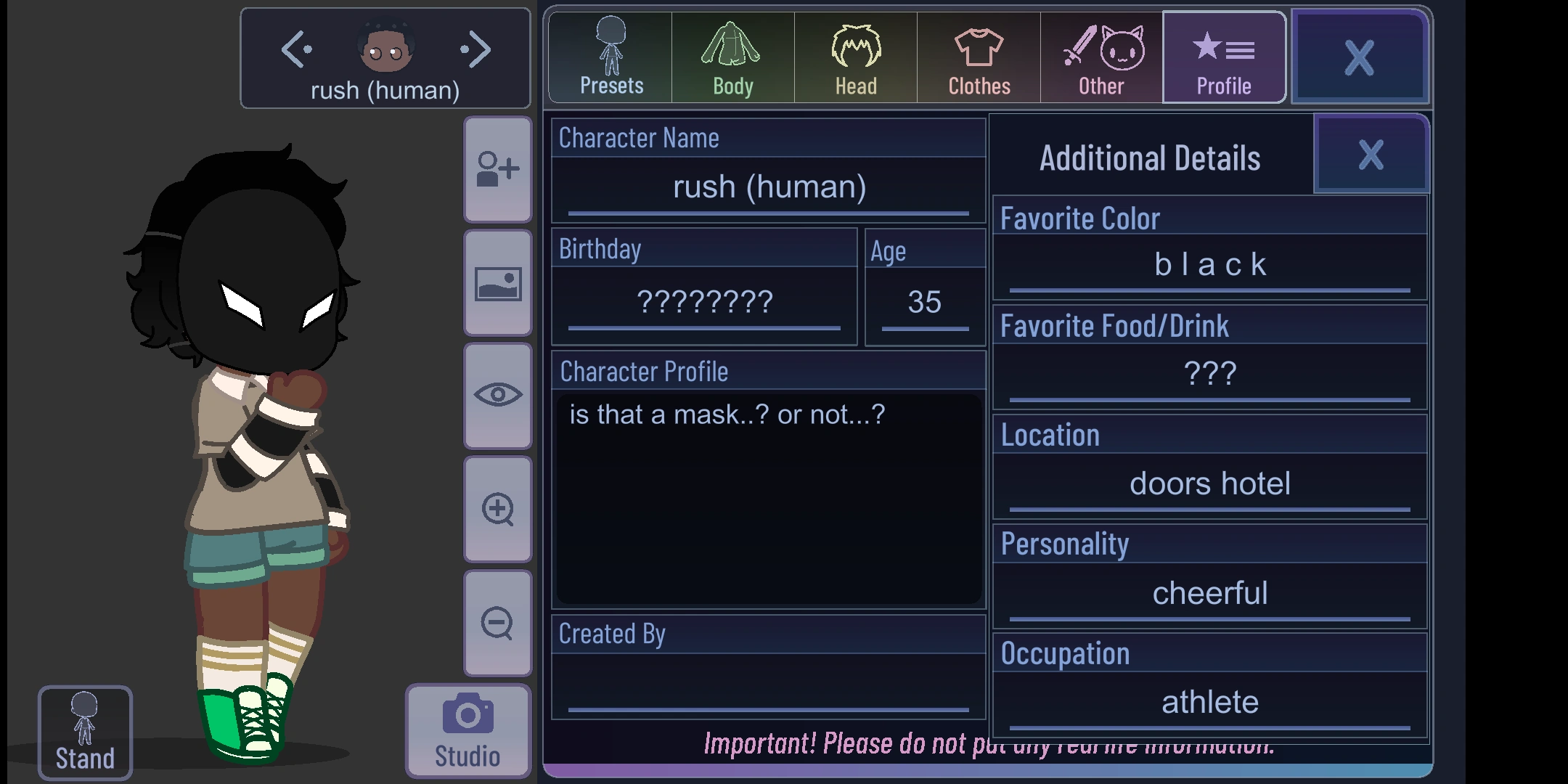Screen dimensions: 1568x784
Task: Close the Additional Details panel
Action: pos(1371,154)
